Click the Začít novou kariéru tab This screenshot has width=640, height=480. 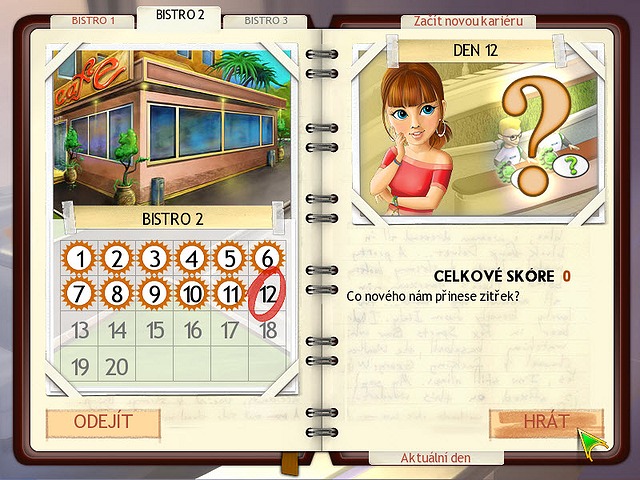click(x=468, y=21)
